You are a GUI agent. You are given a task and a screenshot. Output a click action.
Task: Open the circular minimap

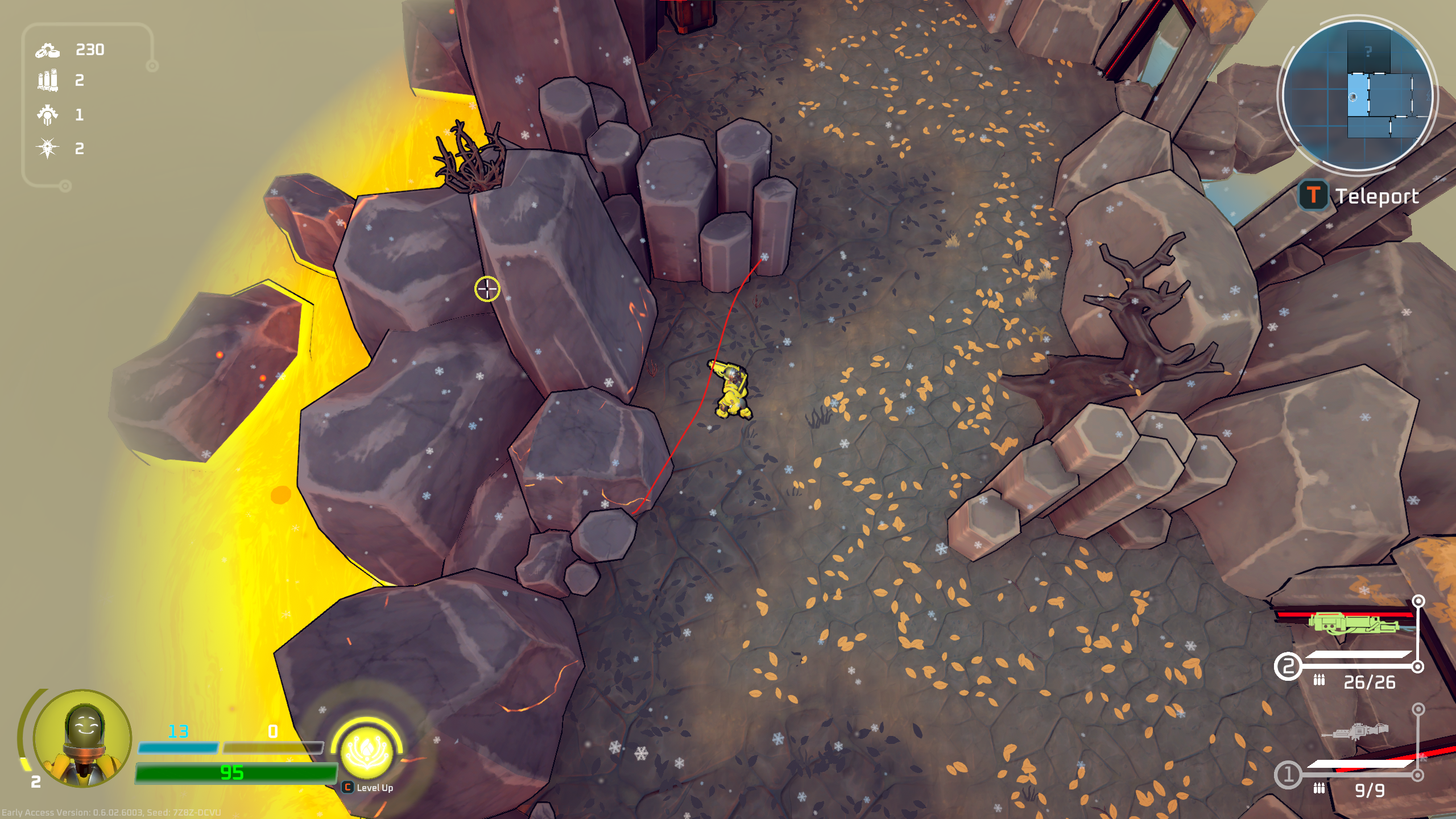(1357, 96)
